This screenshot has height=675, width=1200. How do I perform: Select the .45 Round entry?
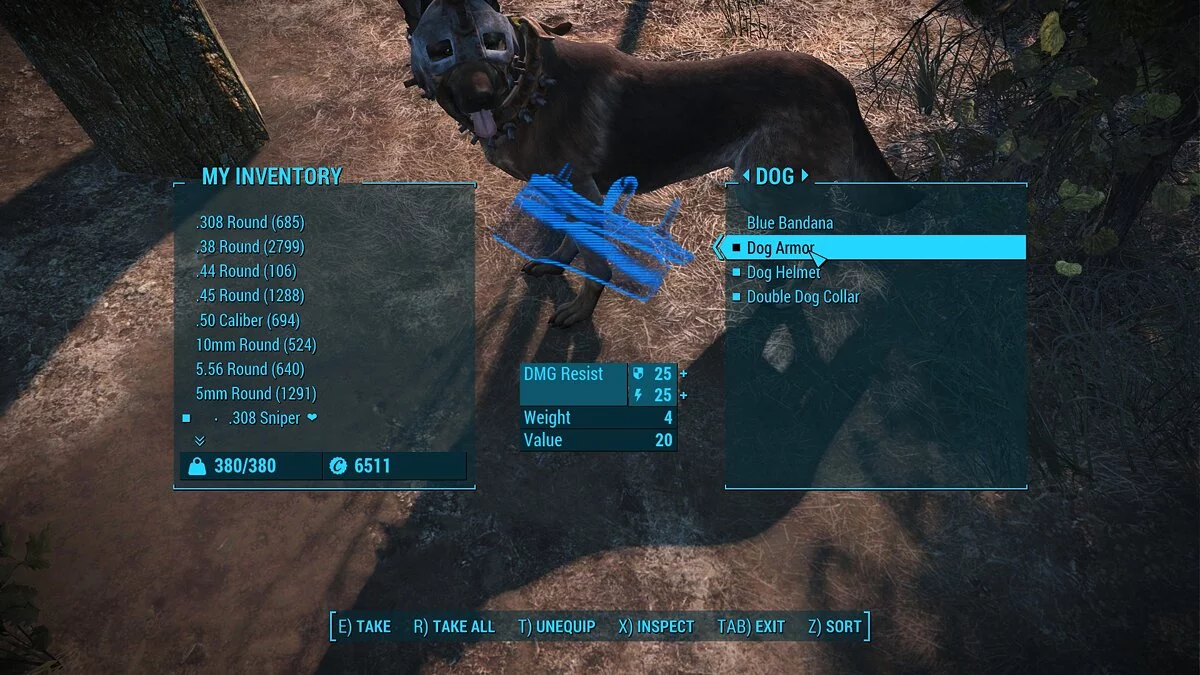[250, 295]
